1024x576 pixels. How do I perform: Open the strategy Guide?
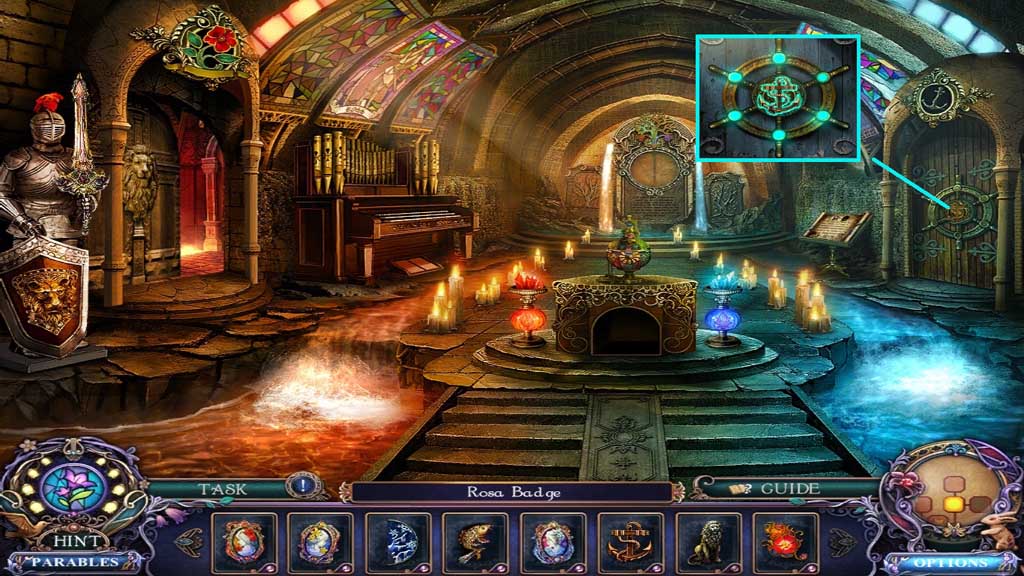pyautogui.click(x=776, y=489)
